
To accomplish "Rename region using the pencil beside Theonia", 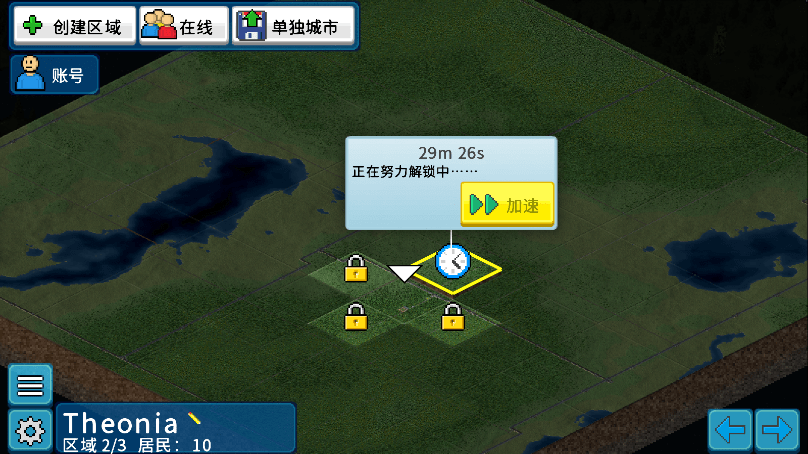I will tap(195, 418).
